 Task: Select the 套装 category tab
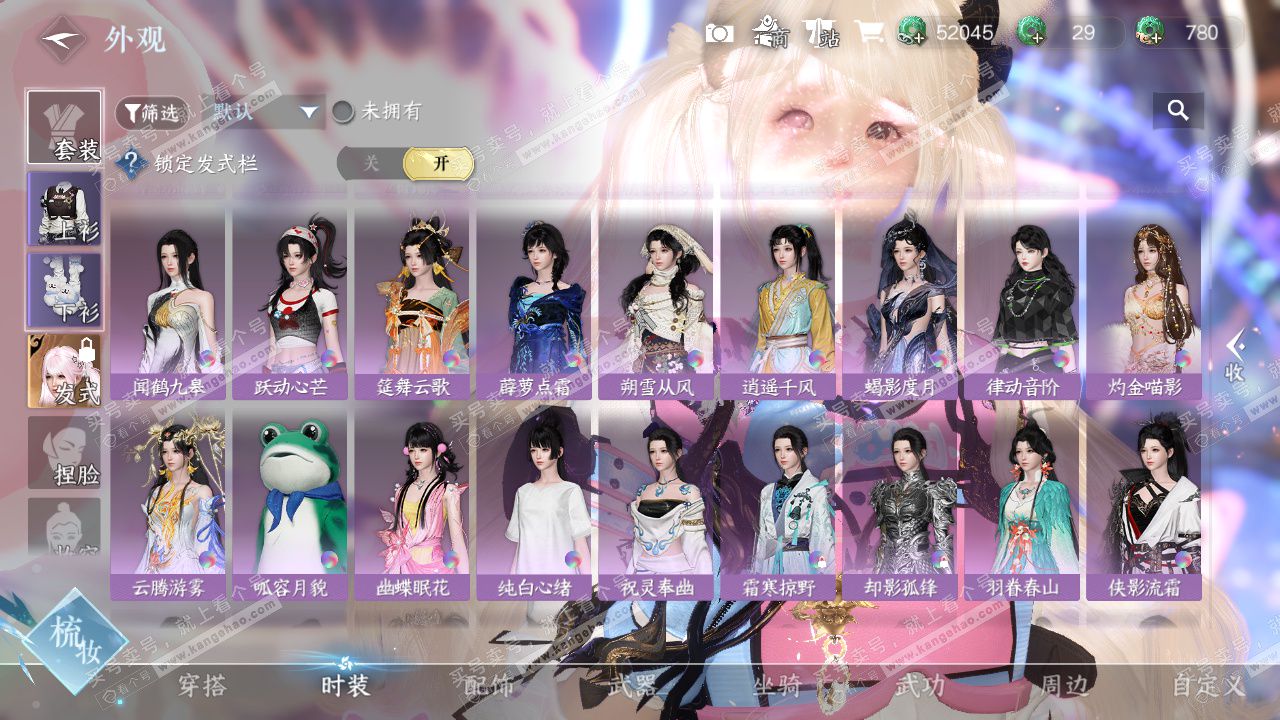65,128
